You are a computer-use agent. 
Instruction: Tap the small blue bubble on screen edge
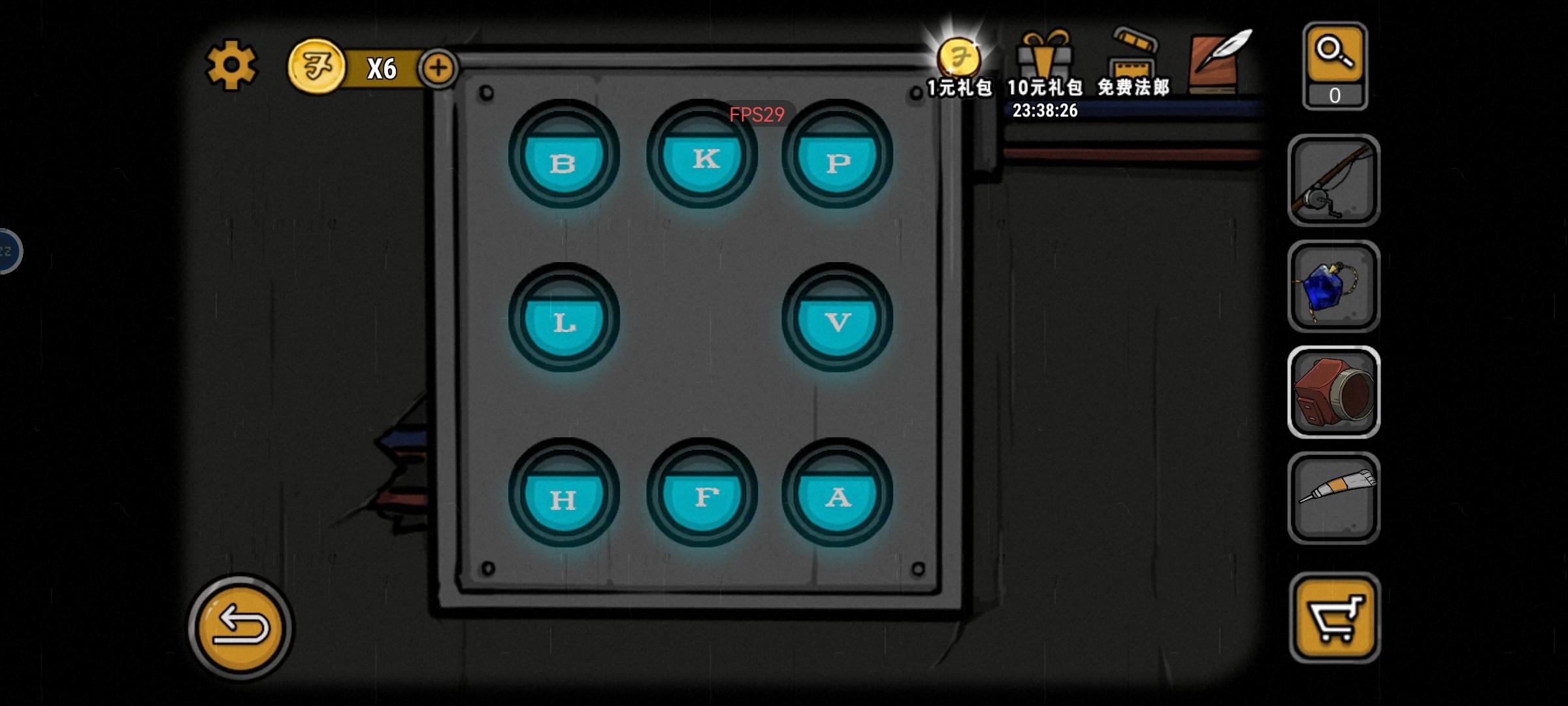click(7, 252)
